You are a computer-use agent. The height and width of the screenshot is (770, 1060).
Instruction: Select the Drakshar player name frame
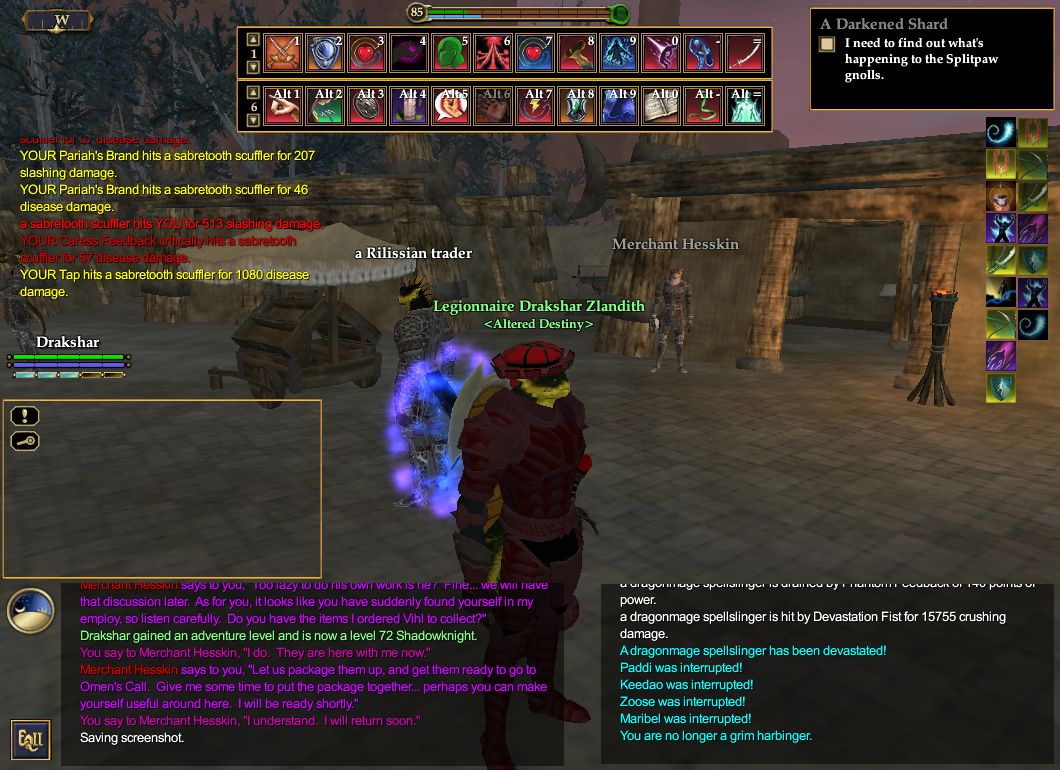[x=68, y=343]
